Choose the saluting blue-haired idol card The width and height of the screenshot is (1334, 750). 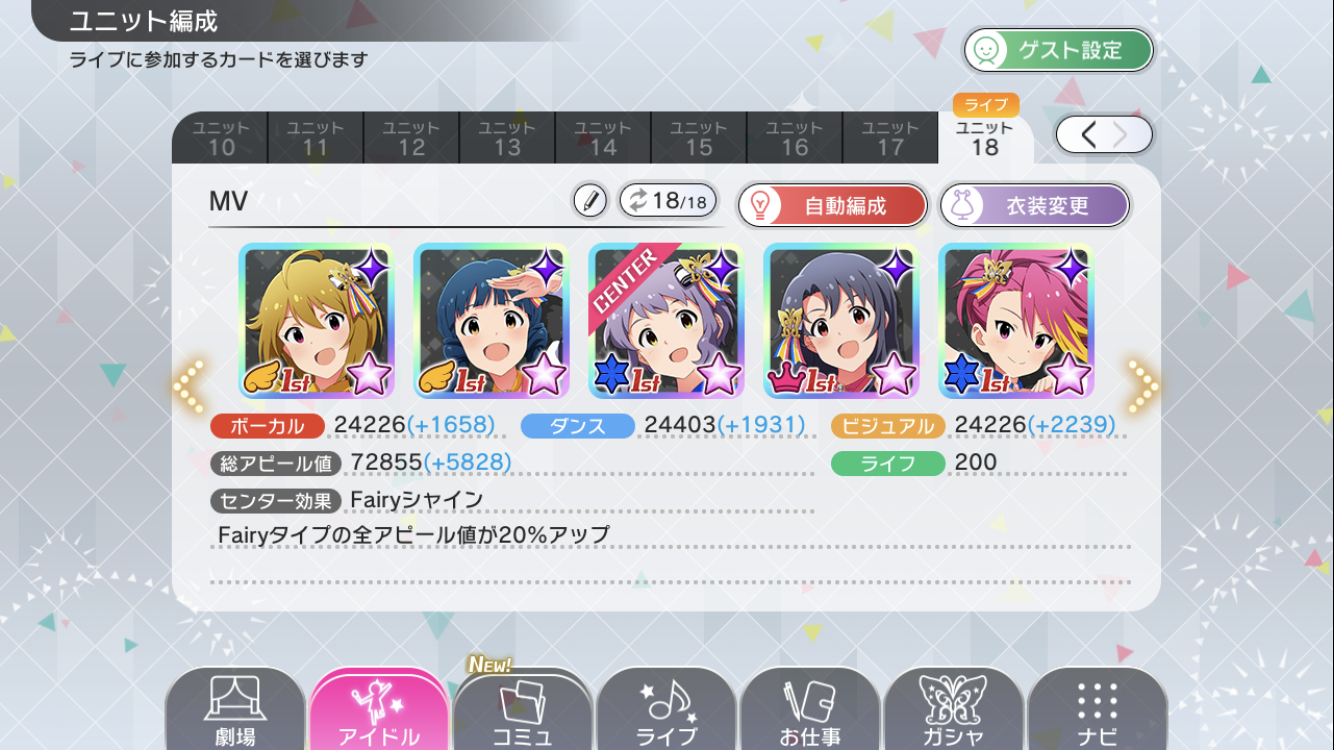pos(490,321)
